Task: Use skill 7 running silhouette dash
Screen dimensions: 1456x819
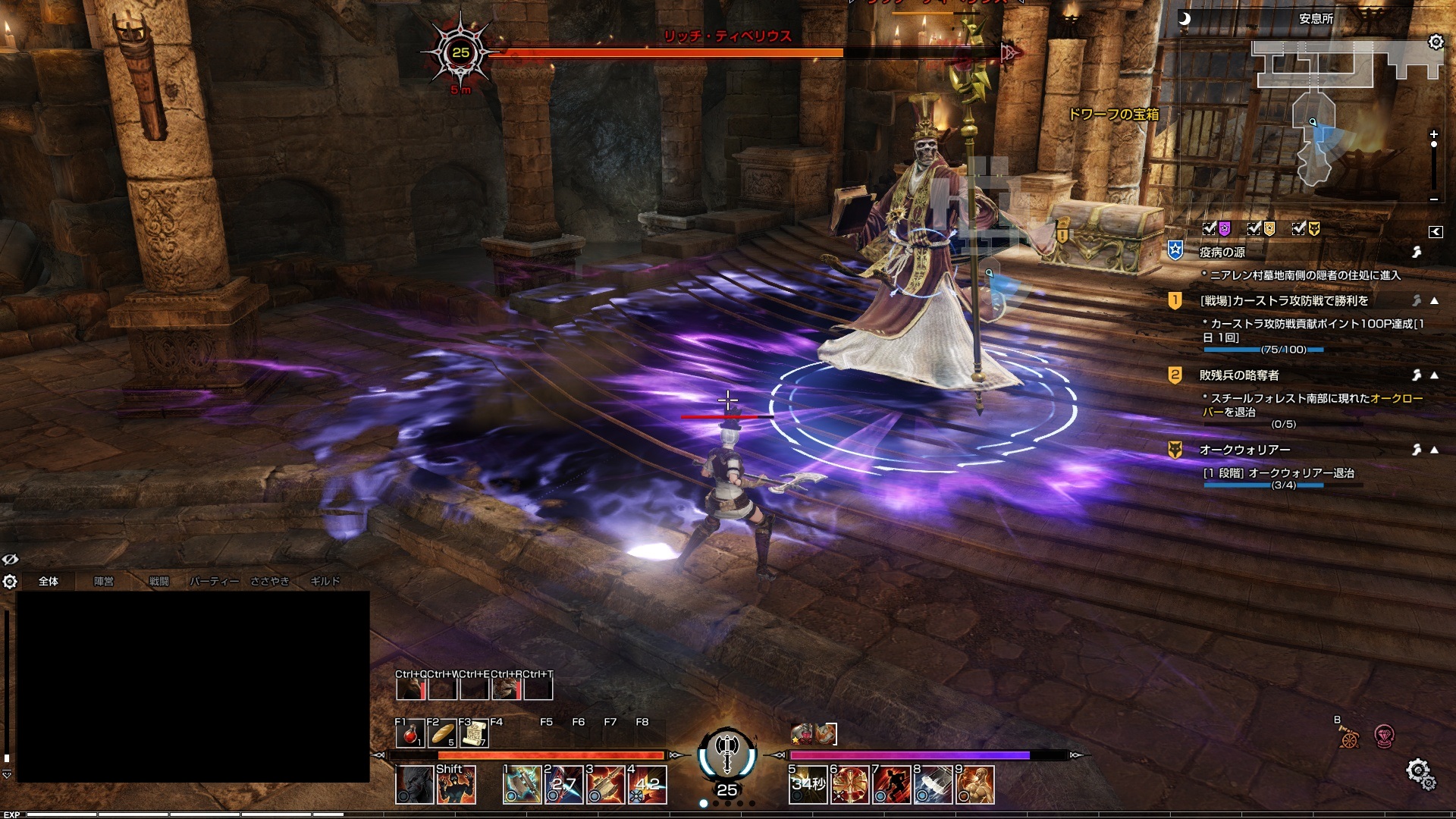Action: (x=891, y=785)
